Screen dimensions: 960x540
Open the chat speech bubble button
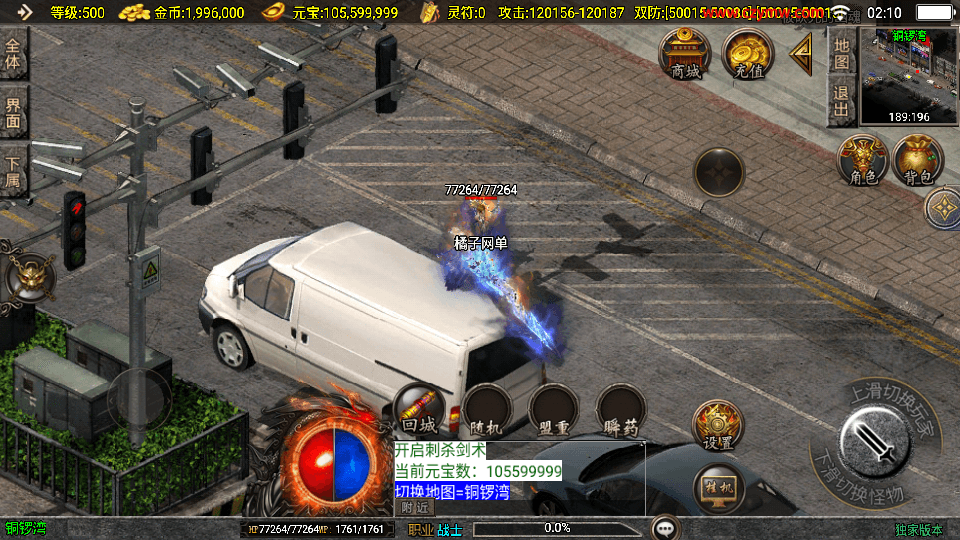(665, 527)
